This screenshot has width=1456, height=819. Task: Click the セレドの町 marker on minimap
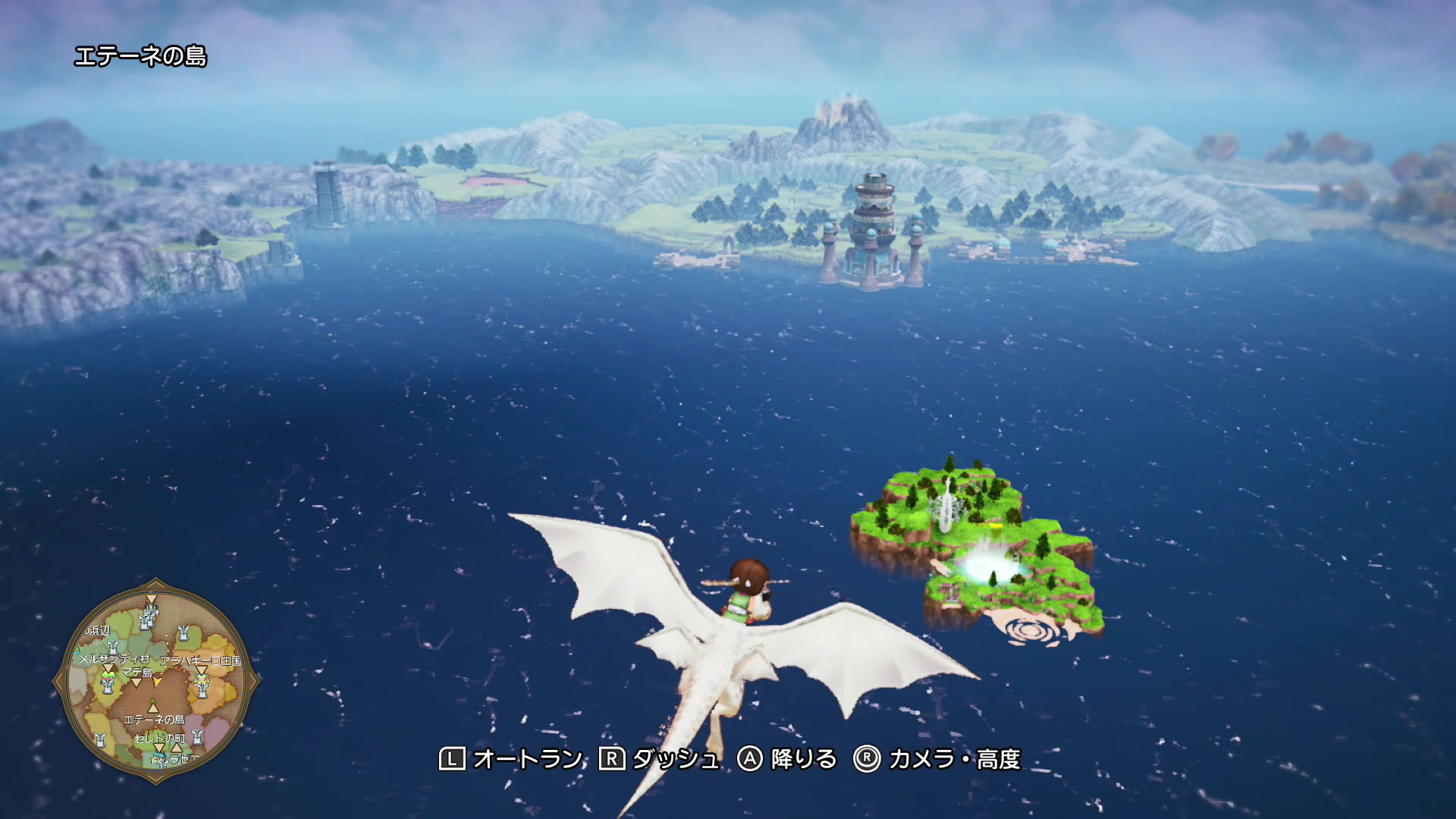pyautogui.click(x=158, y=748)
